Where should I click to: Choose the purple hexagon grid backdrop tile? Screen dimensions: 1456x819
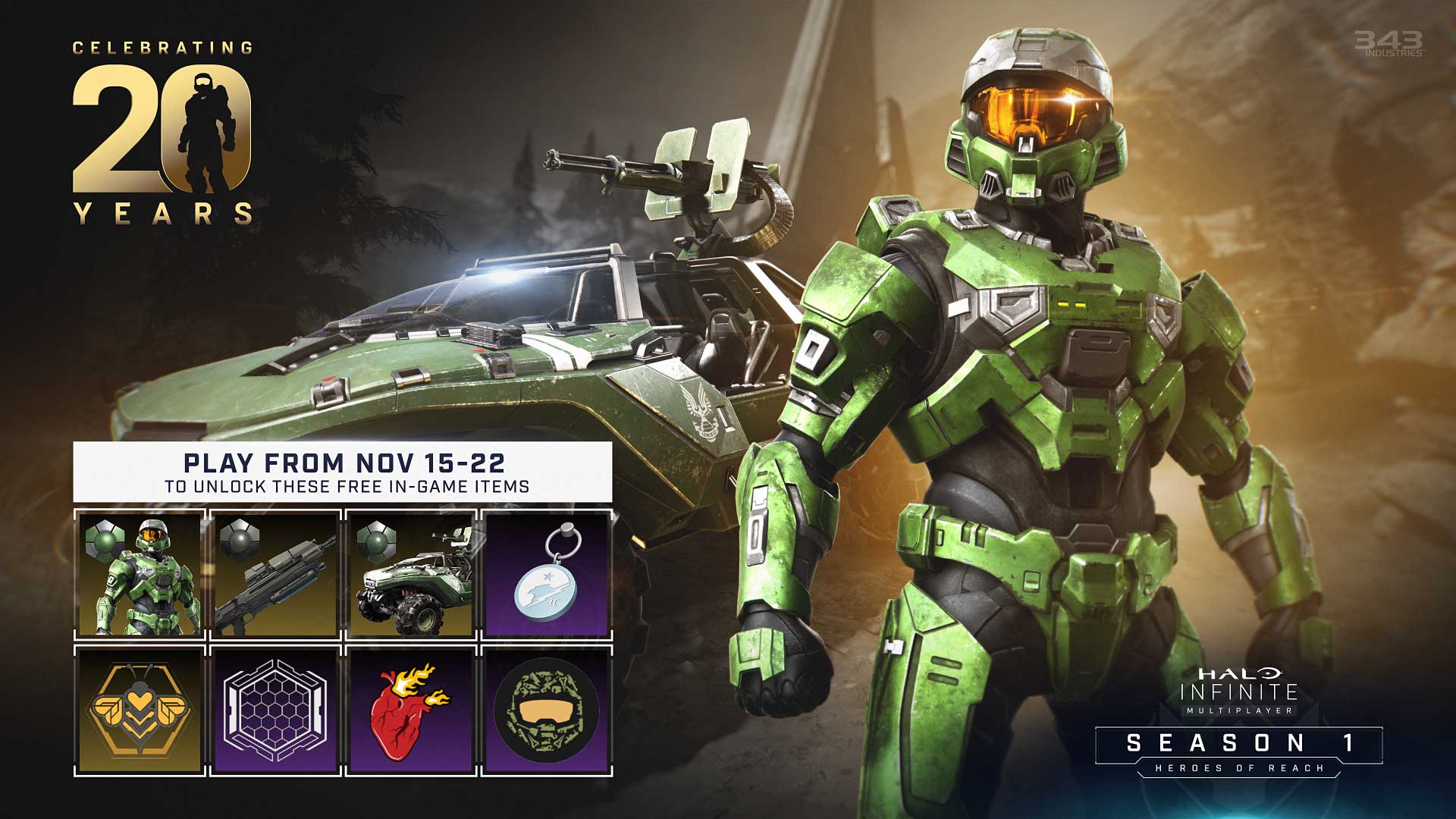tap(275, 711)
